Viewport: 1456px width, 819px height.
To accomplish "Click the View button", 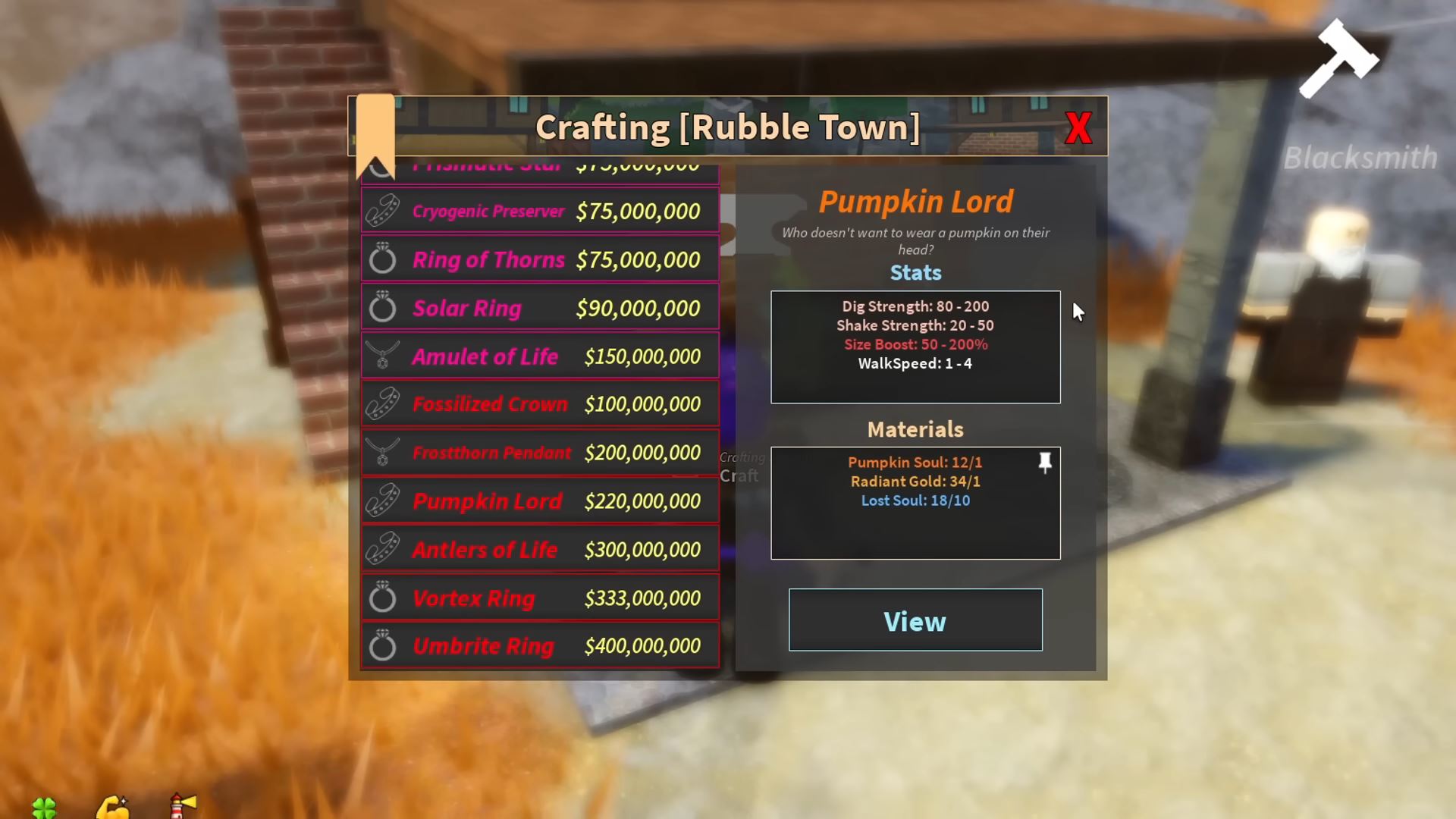I will [915, 620].
